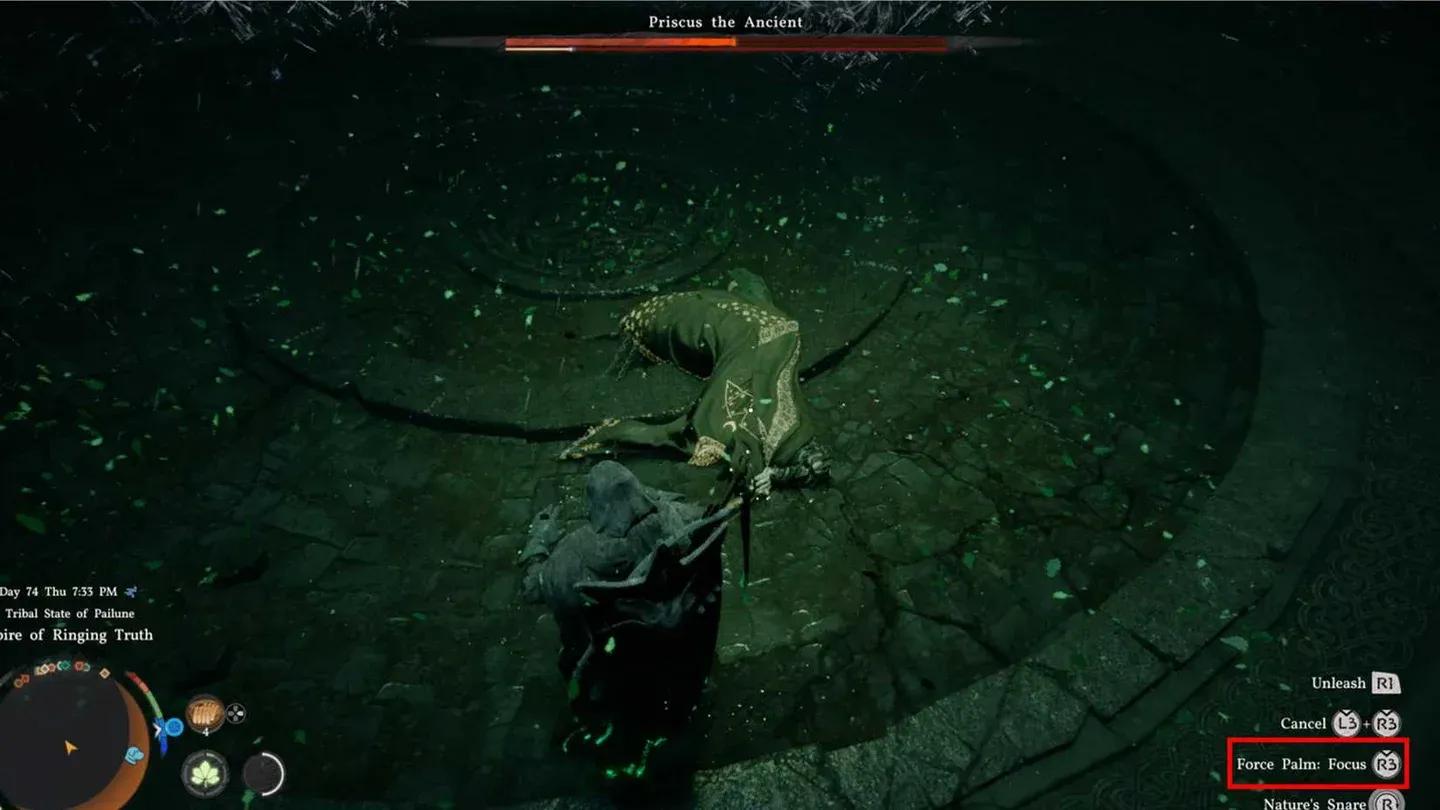Viewport: 1440px width, 810px height.
Task: Click the R3 stick prompt beside Force Palm
Action: [x=1386, y=764]
